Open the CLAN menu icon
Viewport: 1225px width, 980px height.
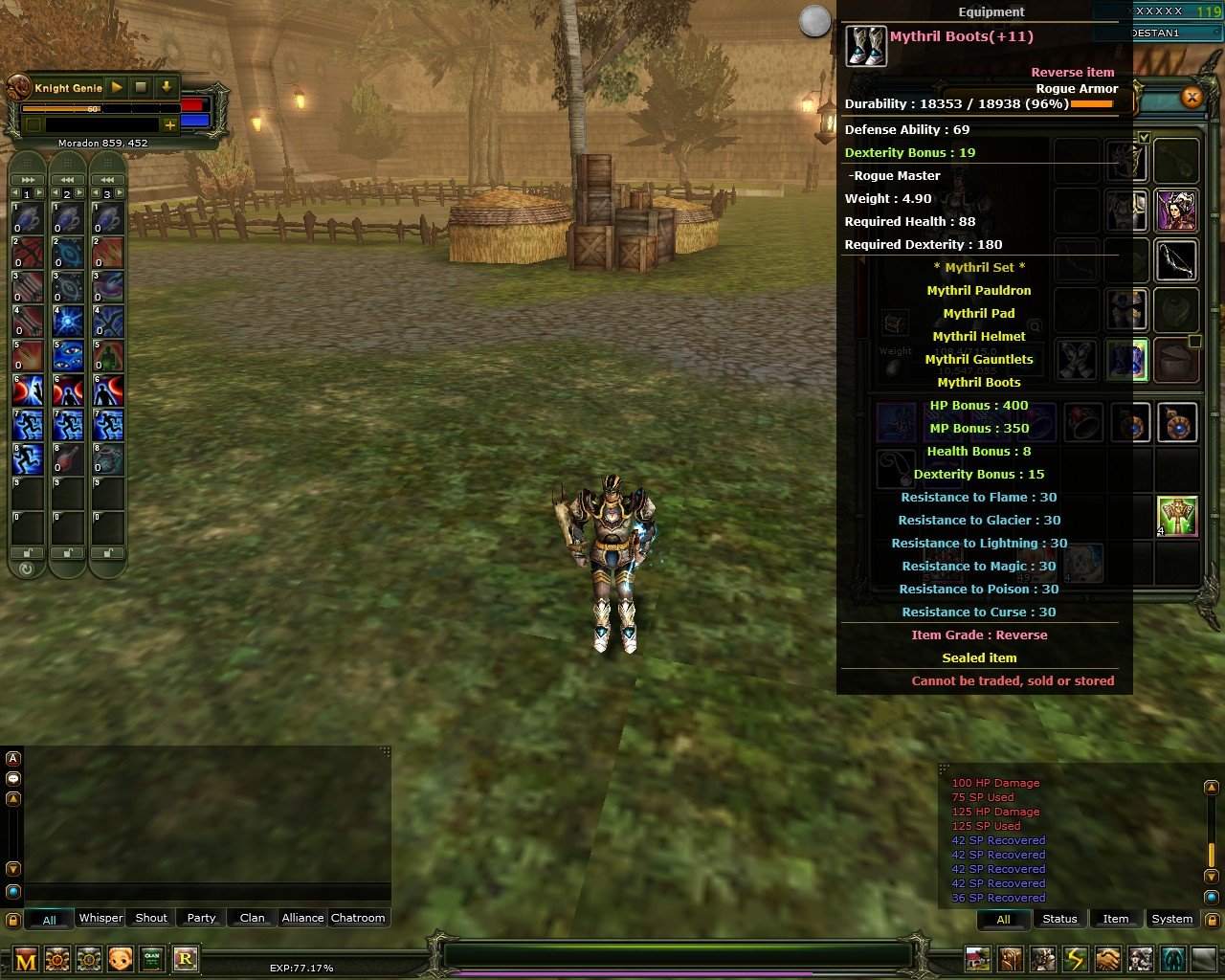click(150, 960)
